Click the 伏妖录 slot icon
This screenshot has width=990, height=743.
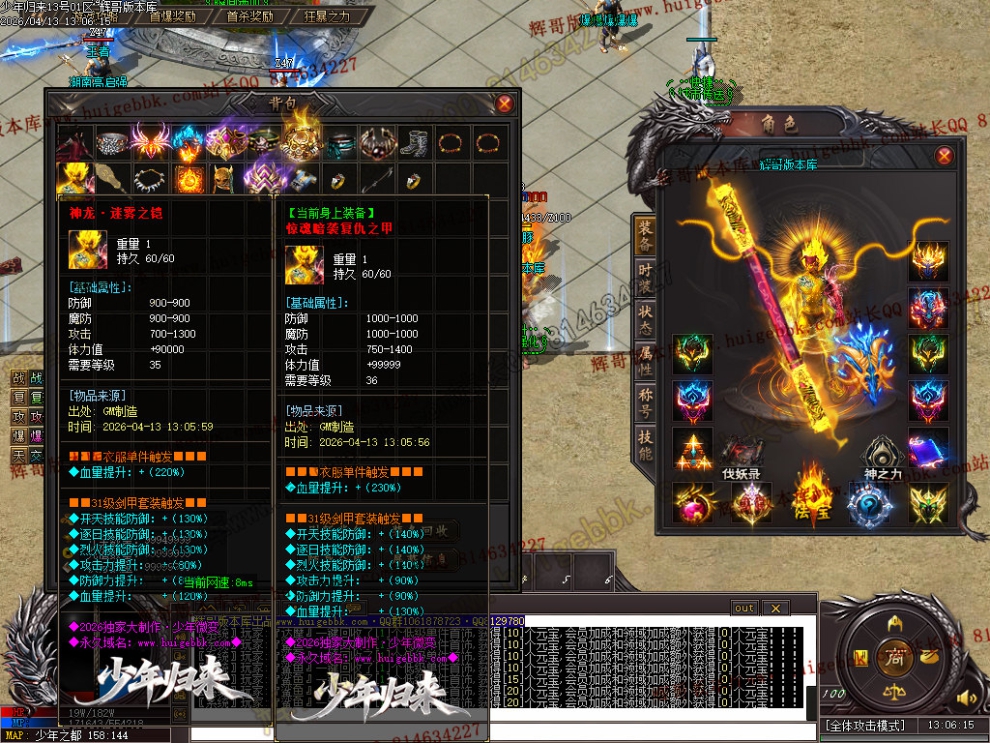(741, 451)
